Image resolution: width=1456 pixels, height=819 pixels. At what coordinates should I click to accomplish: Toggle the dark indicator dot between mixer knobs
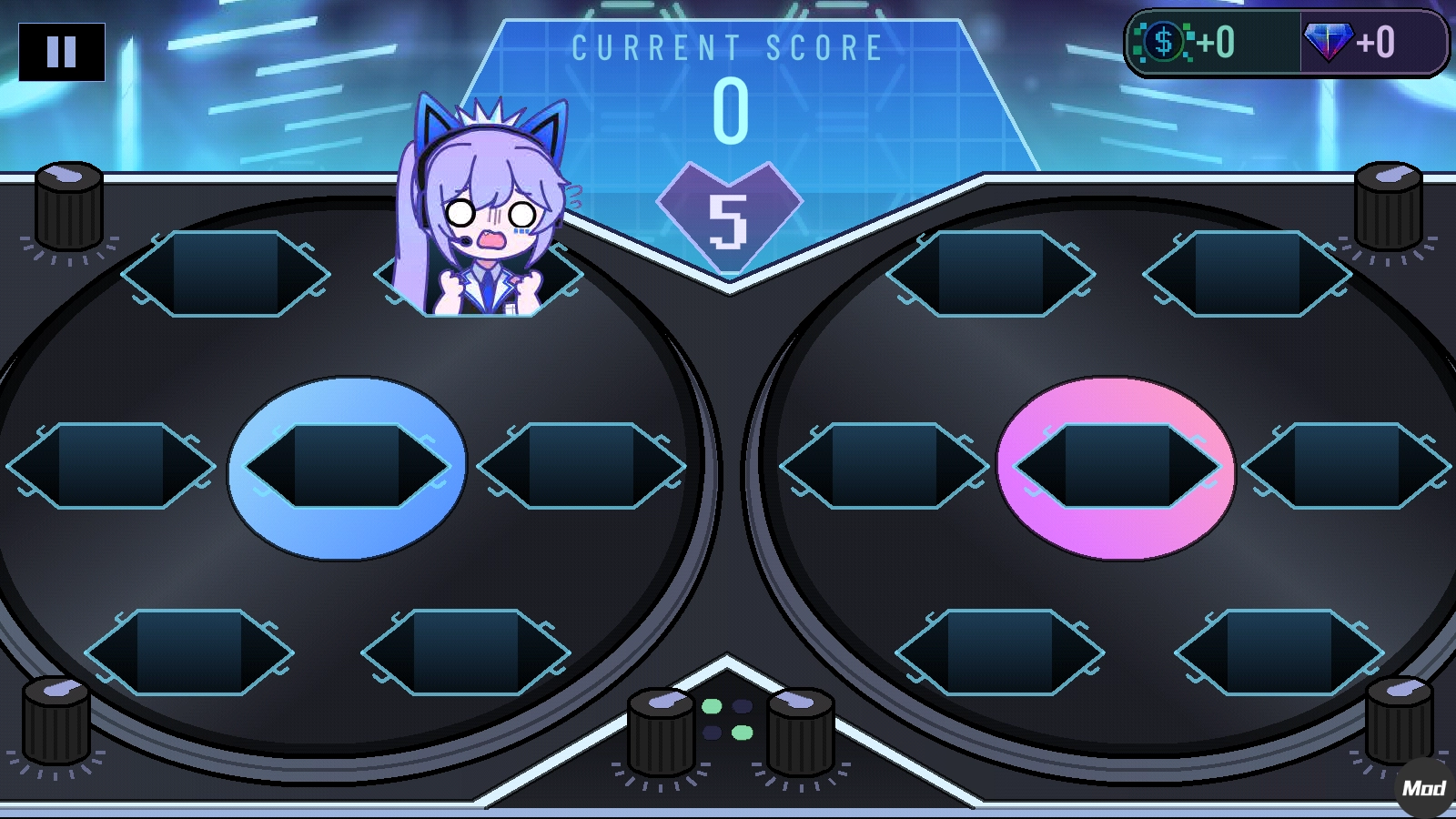coord(743,705)
